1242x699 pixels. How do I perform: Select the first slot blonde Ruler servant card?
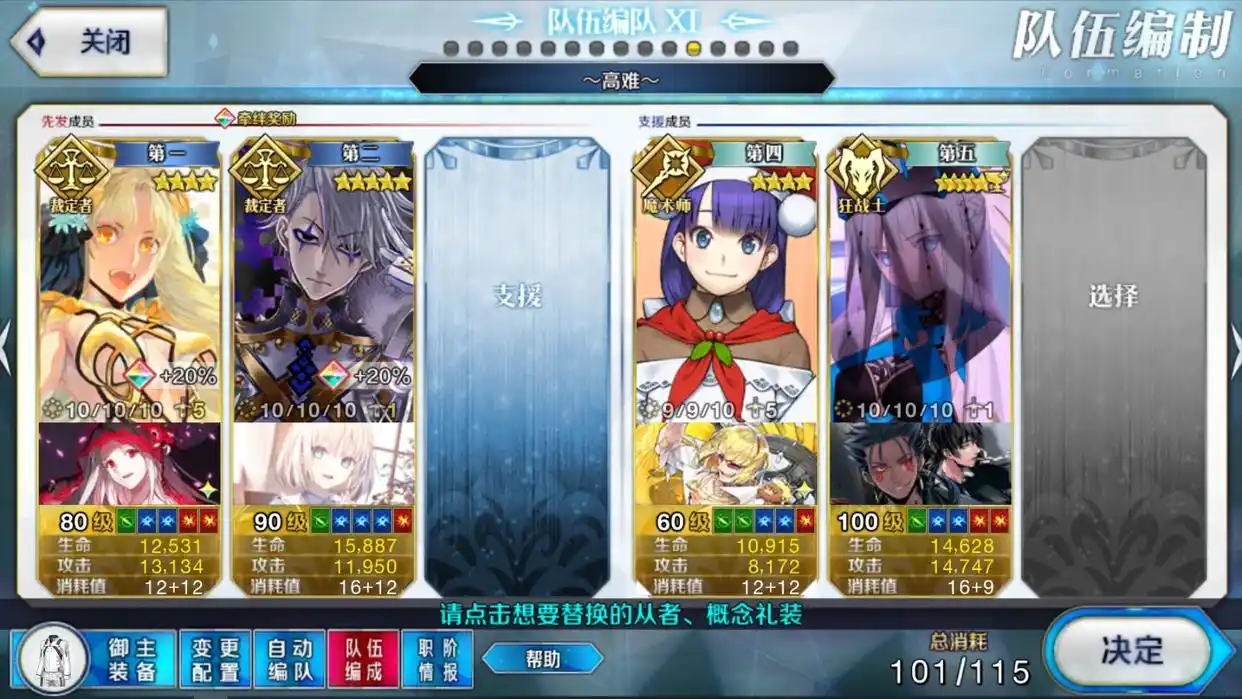128,290
